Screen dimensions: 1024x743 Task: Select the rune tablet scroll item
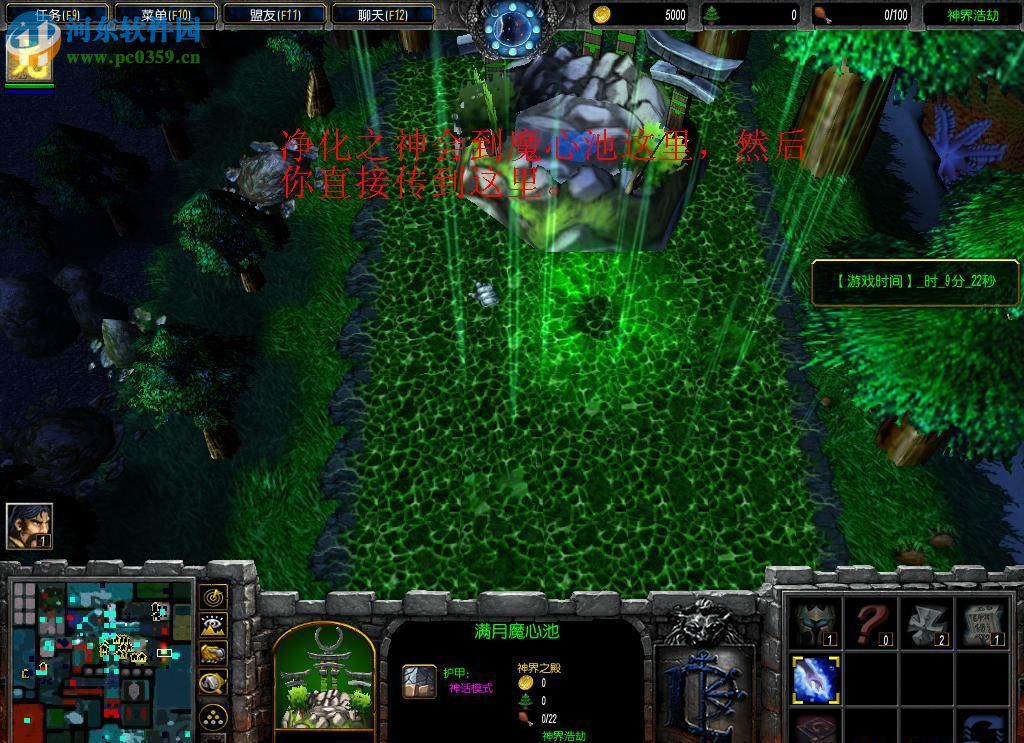point(980,623)
